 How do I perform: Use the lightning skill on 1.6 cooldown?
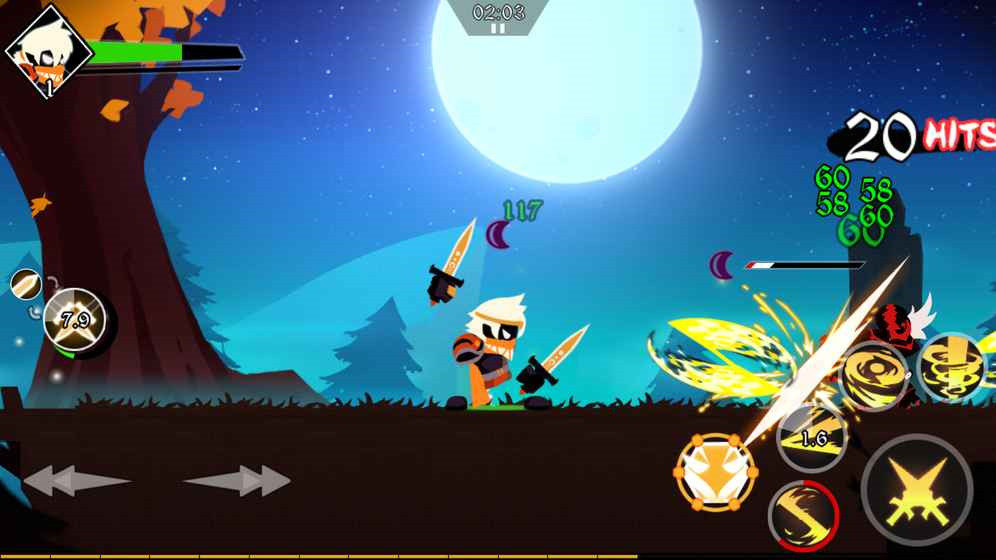pos(812,437)
